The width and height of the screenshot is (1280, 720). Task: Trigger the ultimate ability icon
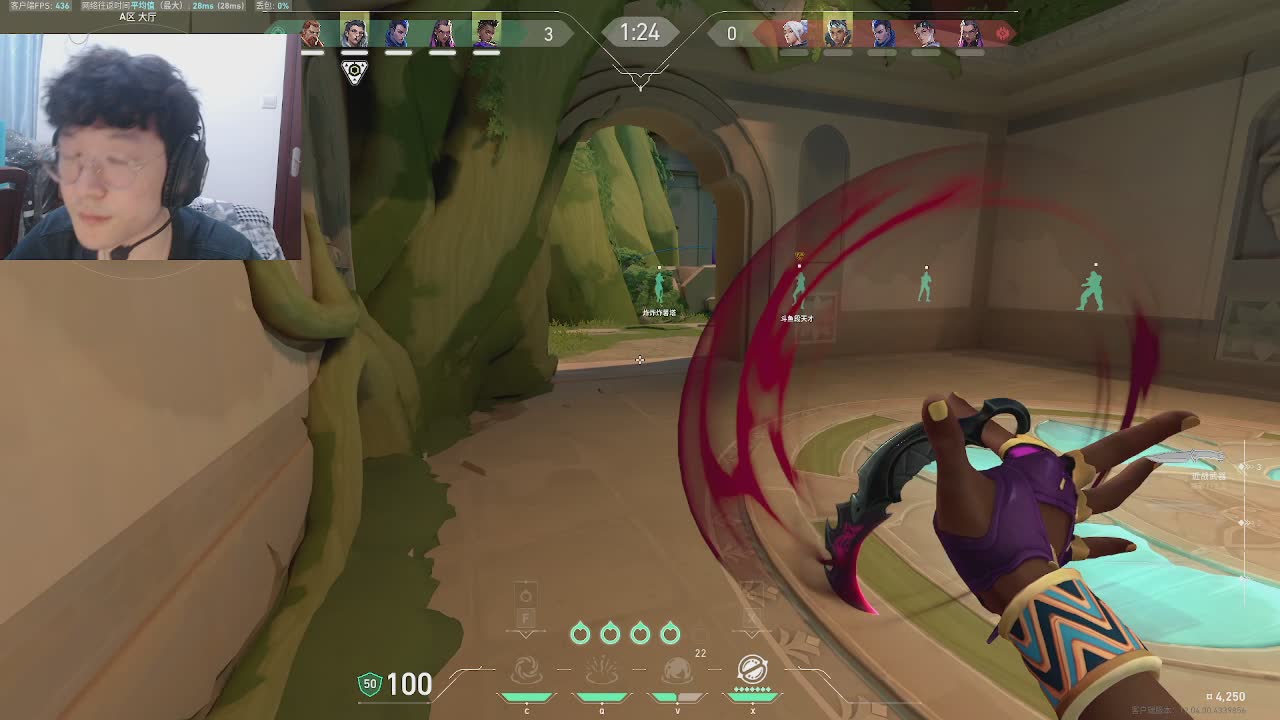pos(752,668)
